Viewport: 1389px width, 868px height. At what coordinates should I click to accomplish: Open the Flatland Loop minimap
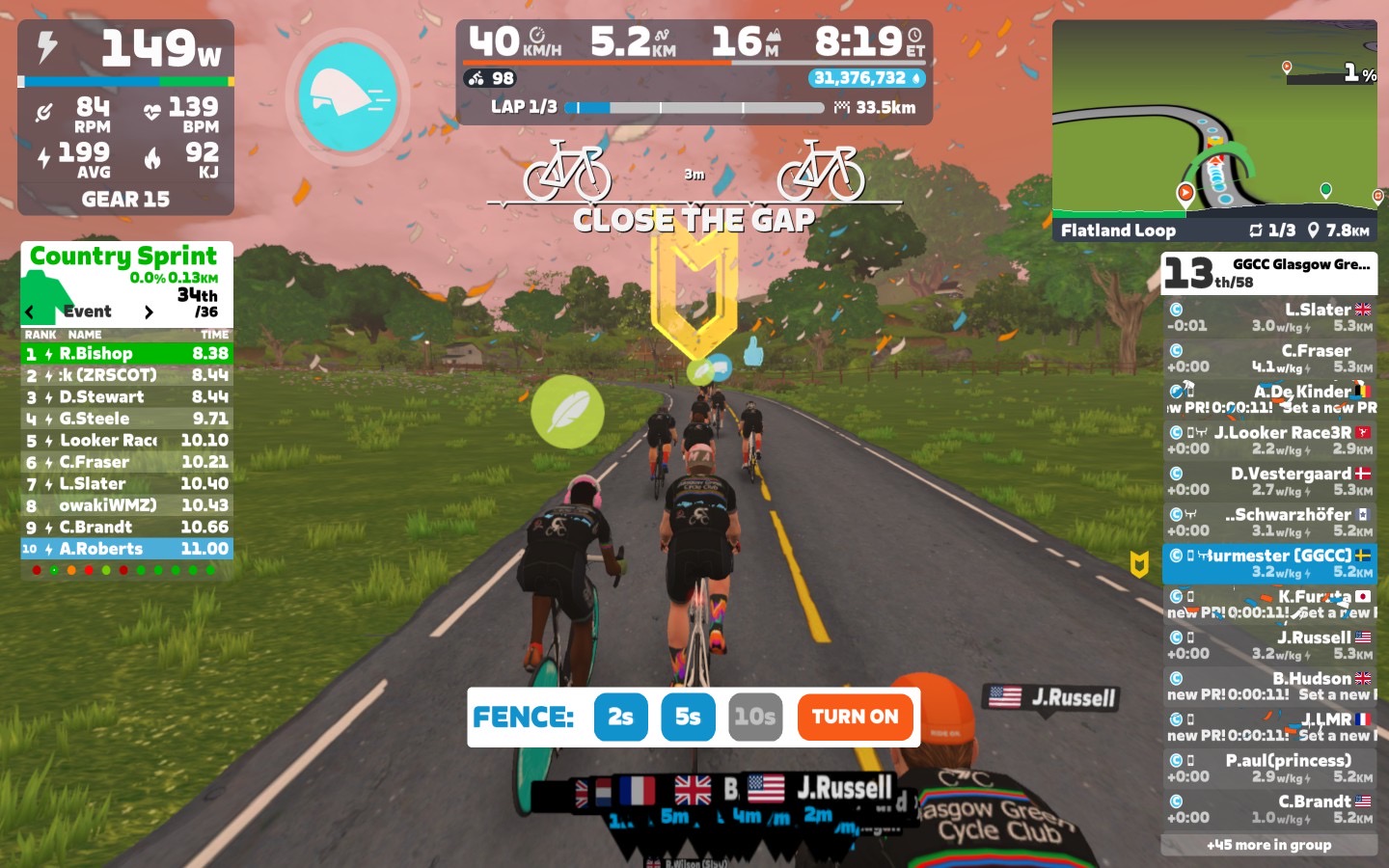pos(1214,130)
